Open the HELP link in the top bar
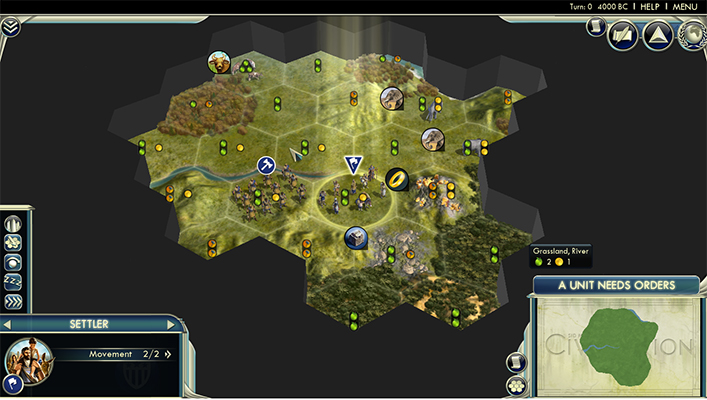The height and width of the screenshot is (400, 707). point(650,6)
